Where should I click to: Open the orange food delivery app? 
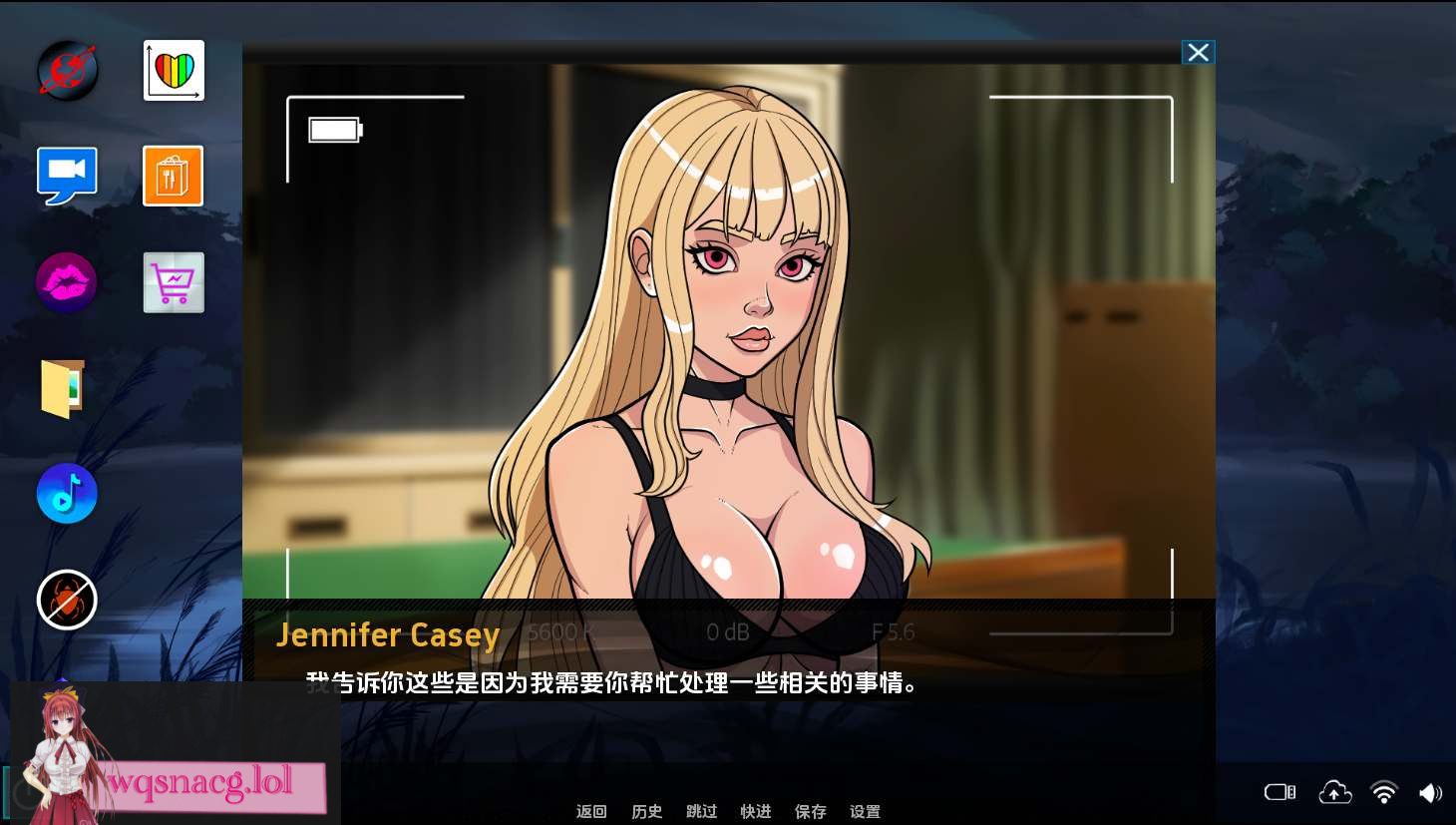[x=173, y=176]
